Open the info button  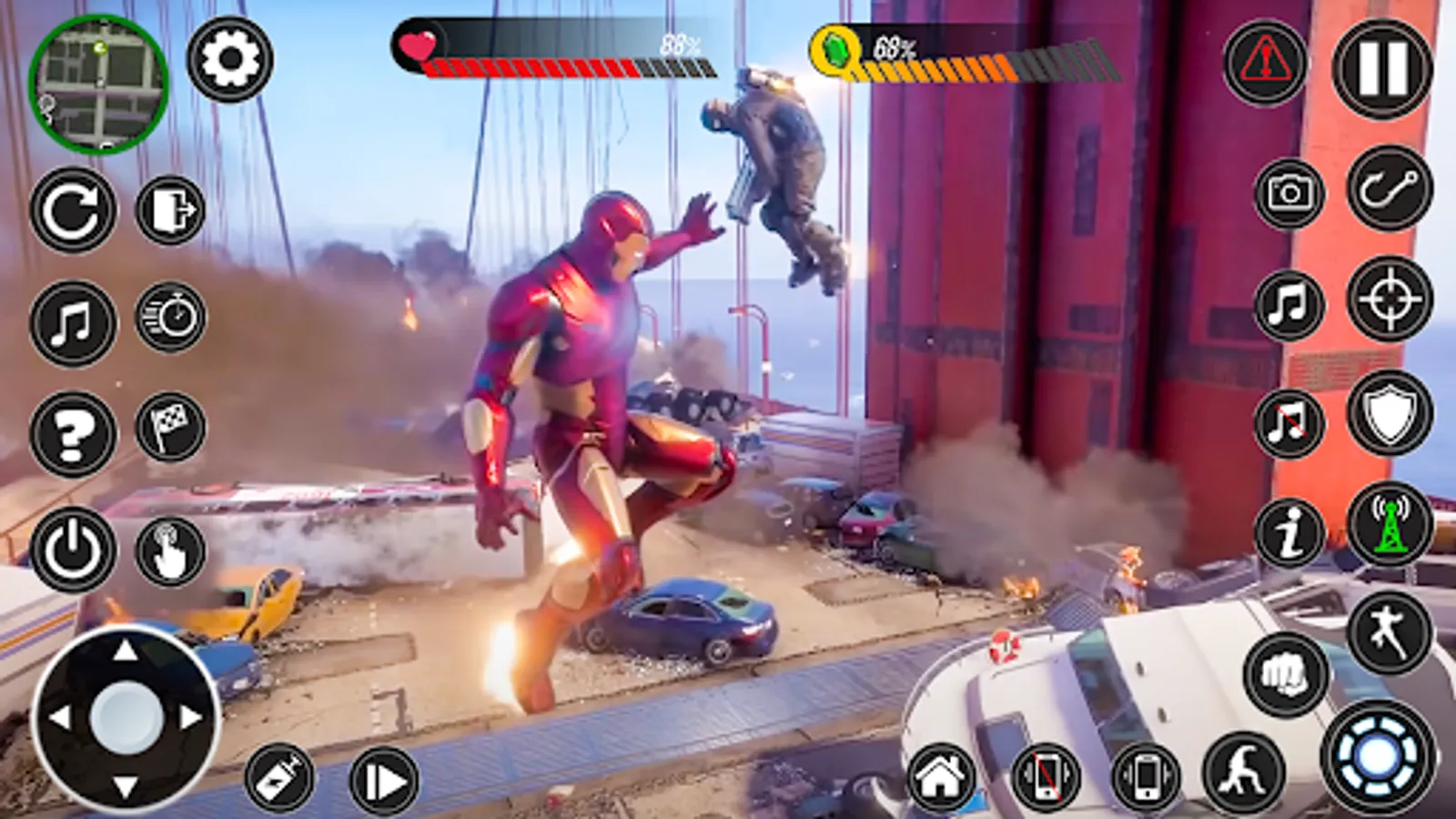pos(1289,532)
